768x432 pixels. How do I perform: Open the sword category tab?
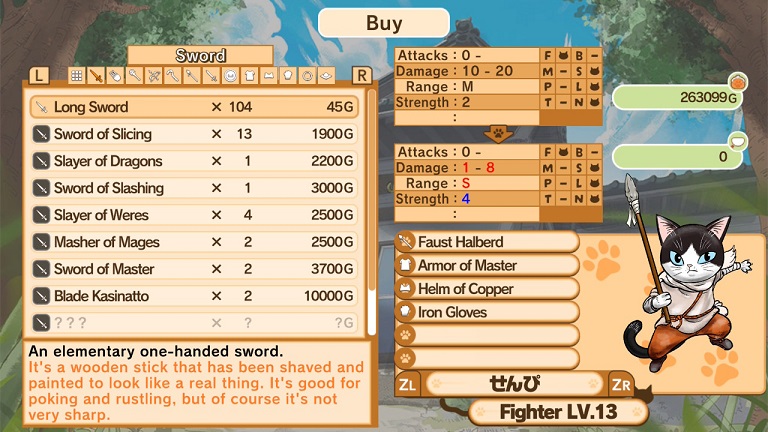96,75
